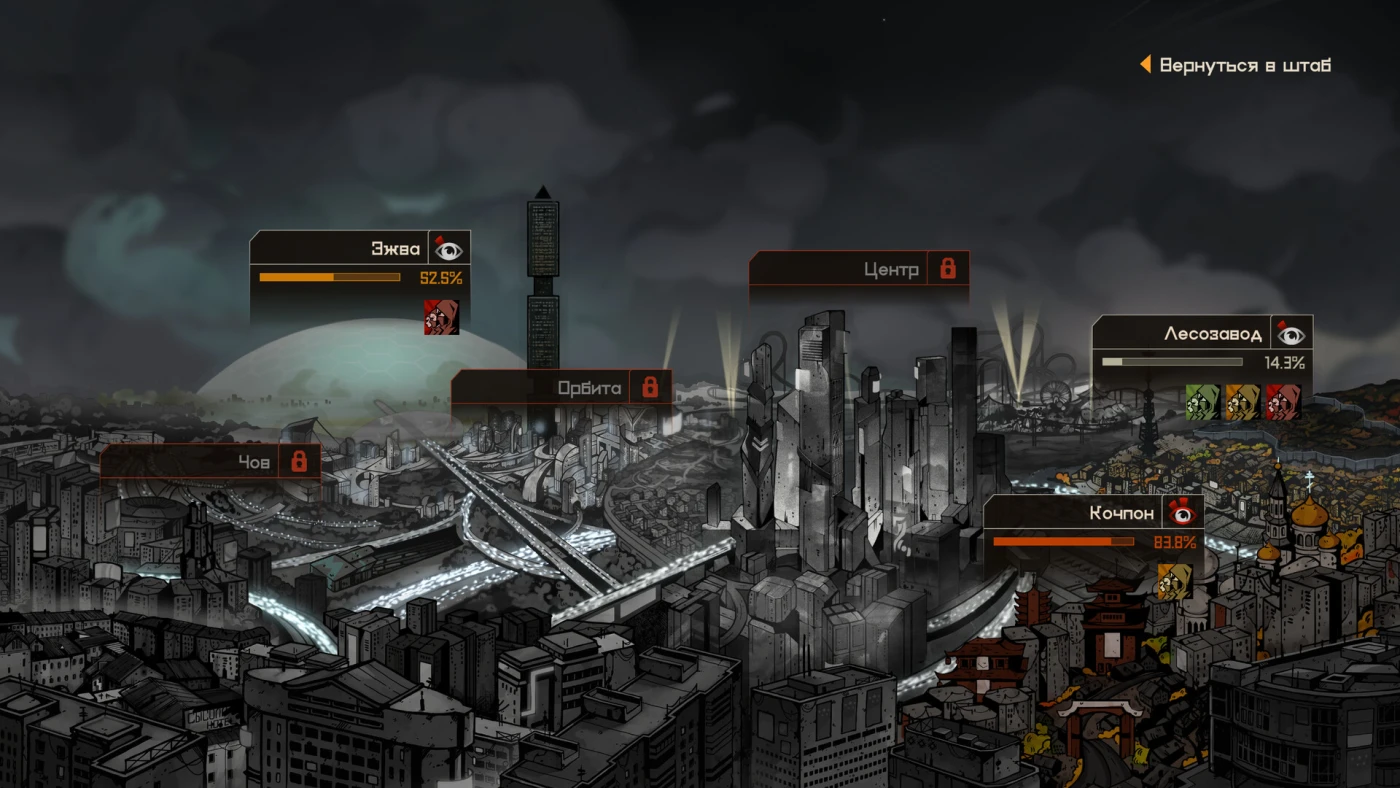Click the padlock icon on Чов
The width and height of the screenshot is (1400, 788).
298,461
